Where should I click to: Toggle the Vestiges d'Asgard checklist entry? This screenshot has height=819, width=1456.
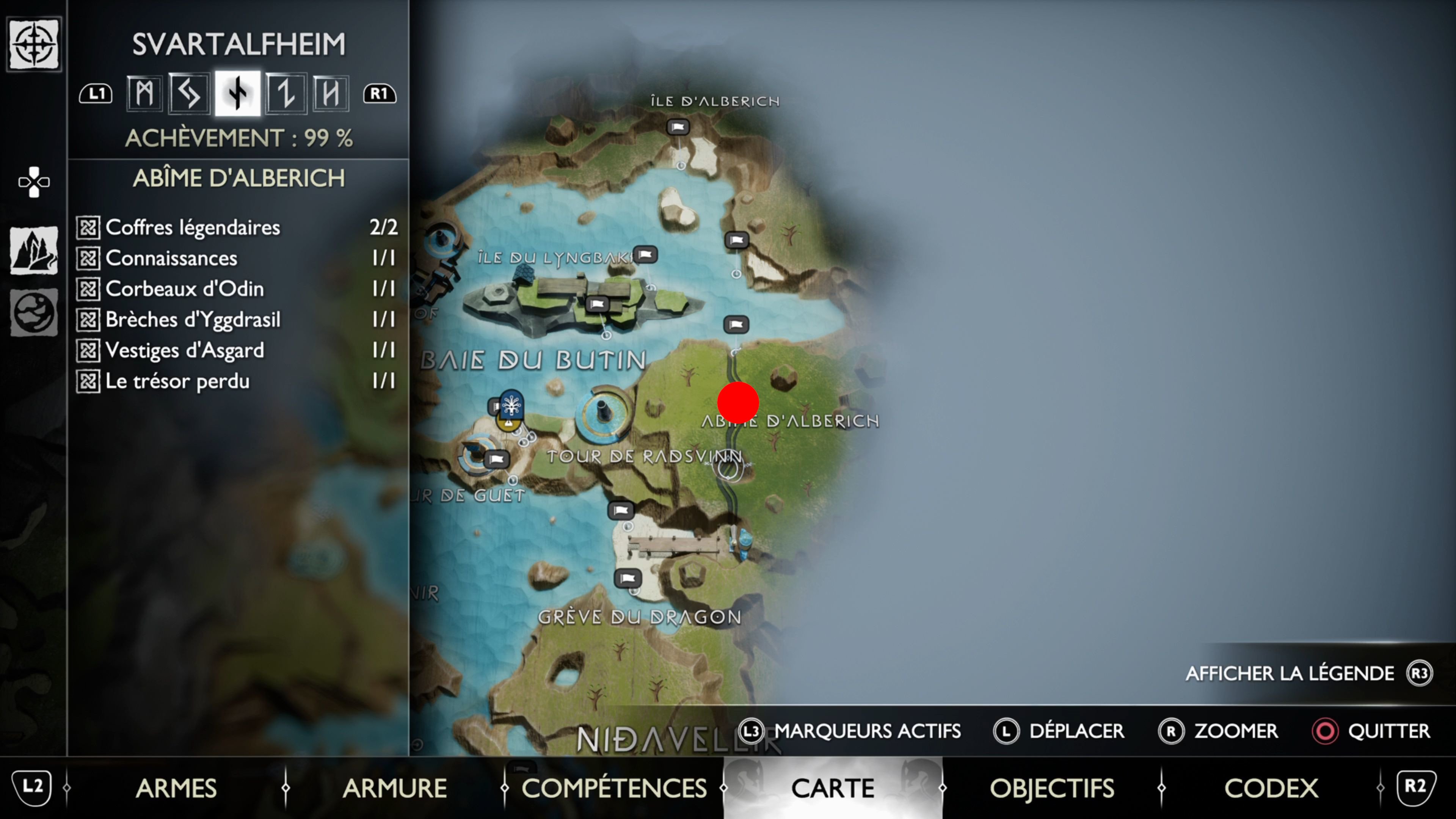89,350
